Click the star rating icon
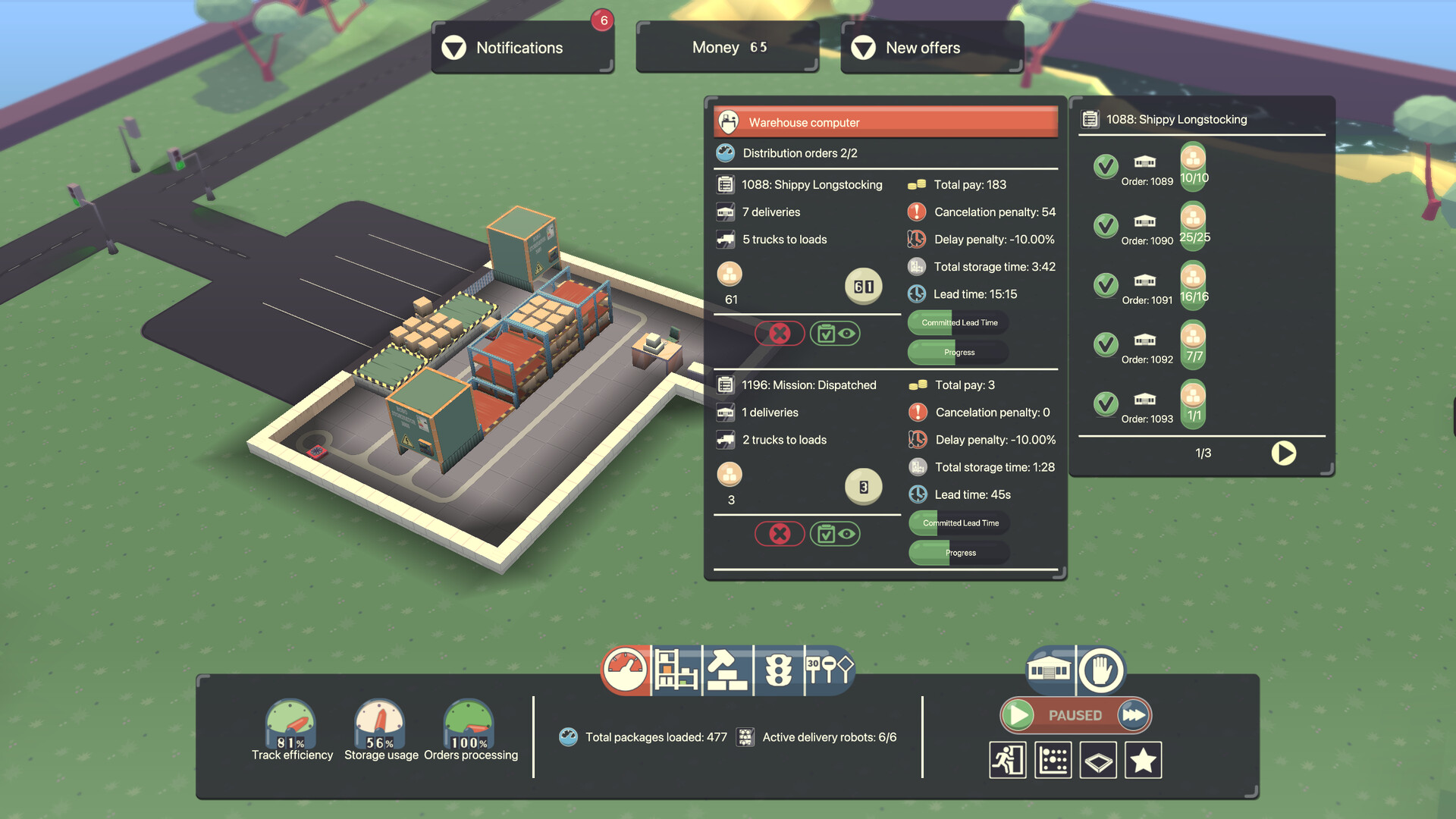1456x819 pixels. [x=1144, y=759]
